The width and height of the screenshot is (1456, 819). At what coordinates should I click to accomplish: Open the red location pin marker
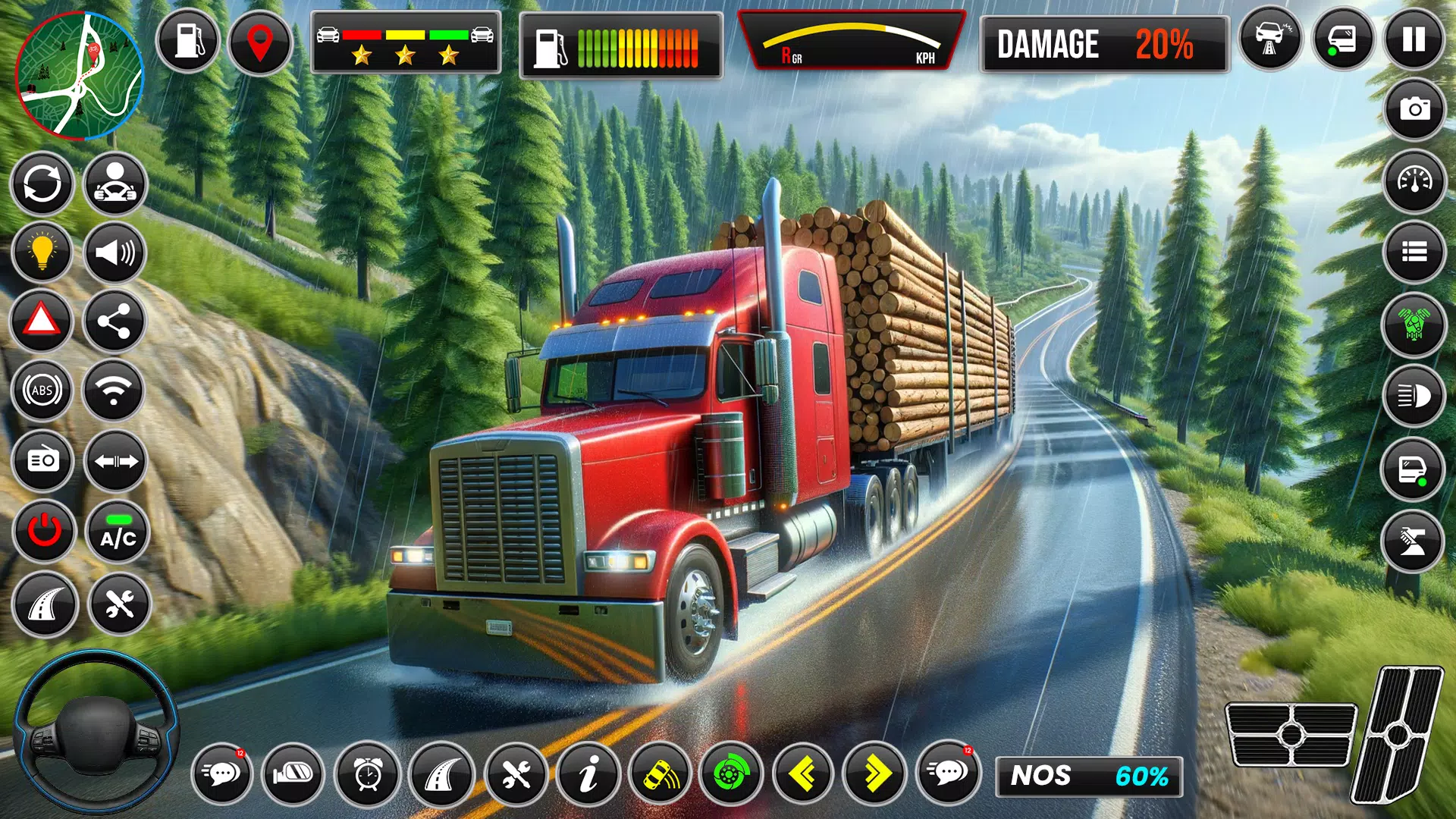259,42
